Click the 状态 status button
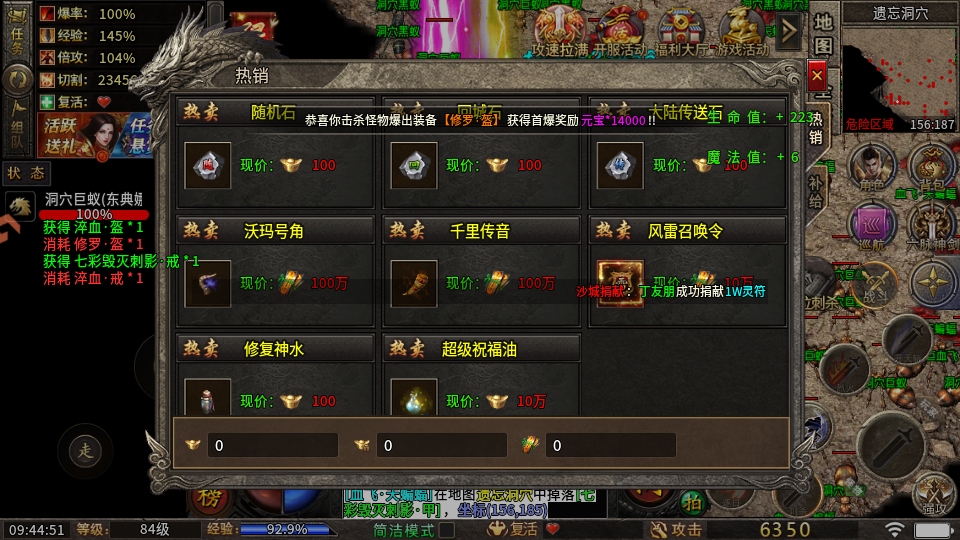 [26, 173]
